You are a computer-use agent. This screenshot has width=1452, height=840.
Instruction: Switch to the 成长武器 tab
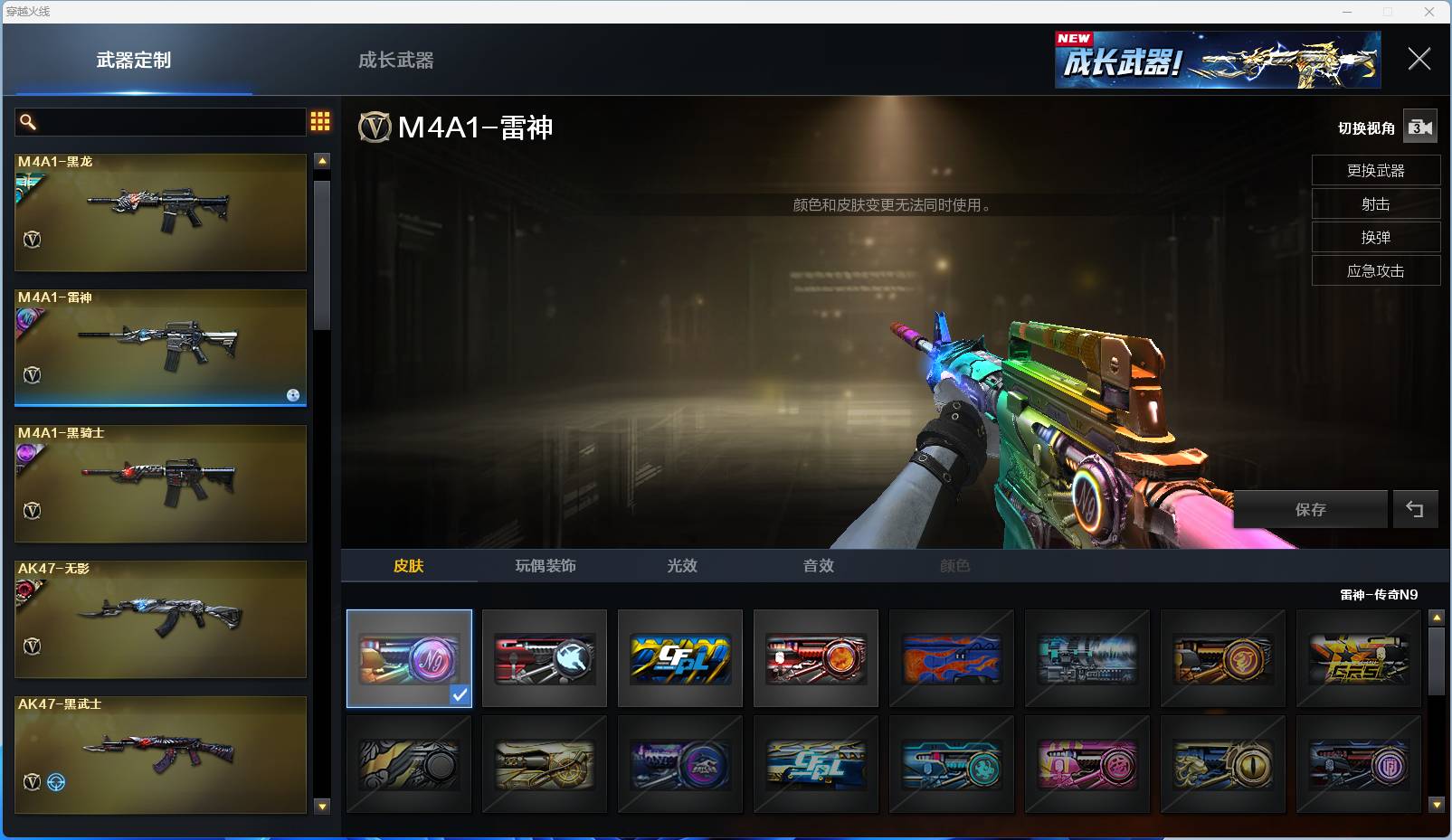click(395, 61)
